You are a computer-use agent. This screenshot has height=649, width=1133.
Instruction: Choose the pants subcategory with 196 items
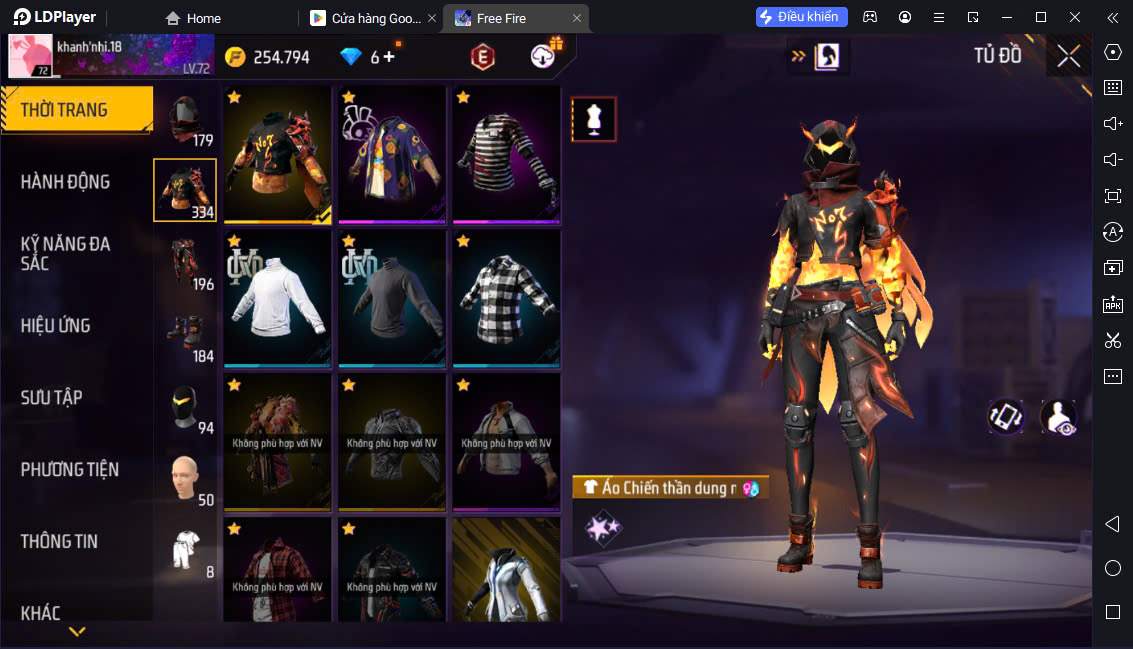pyautogui.click(x=185, y=264)
